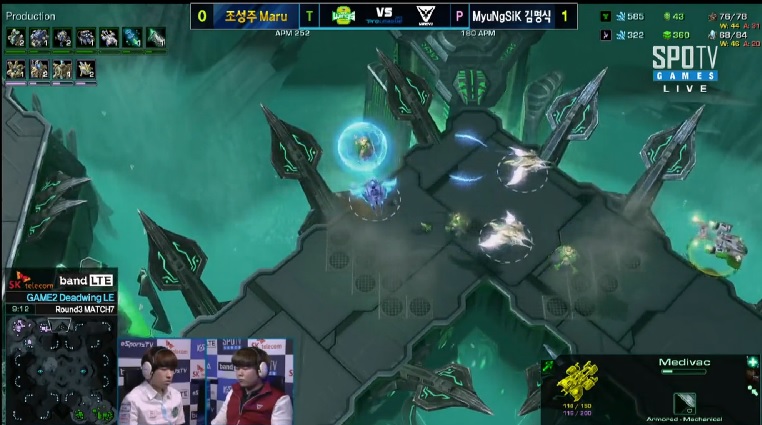Select the yellow Medivac wireframe
The height and width of the screenshot is (425, 762).
[x=579, y=385]
